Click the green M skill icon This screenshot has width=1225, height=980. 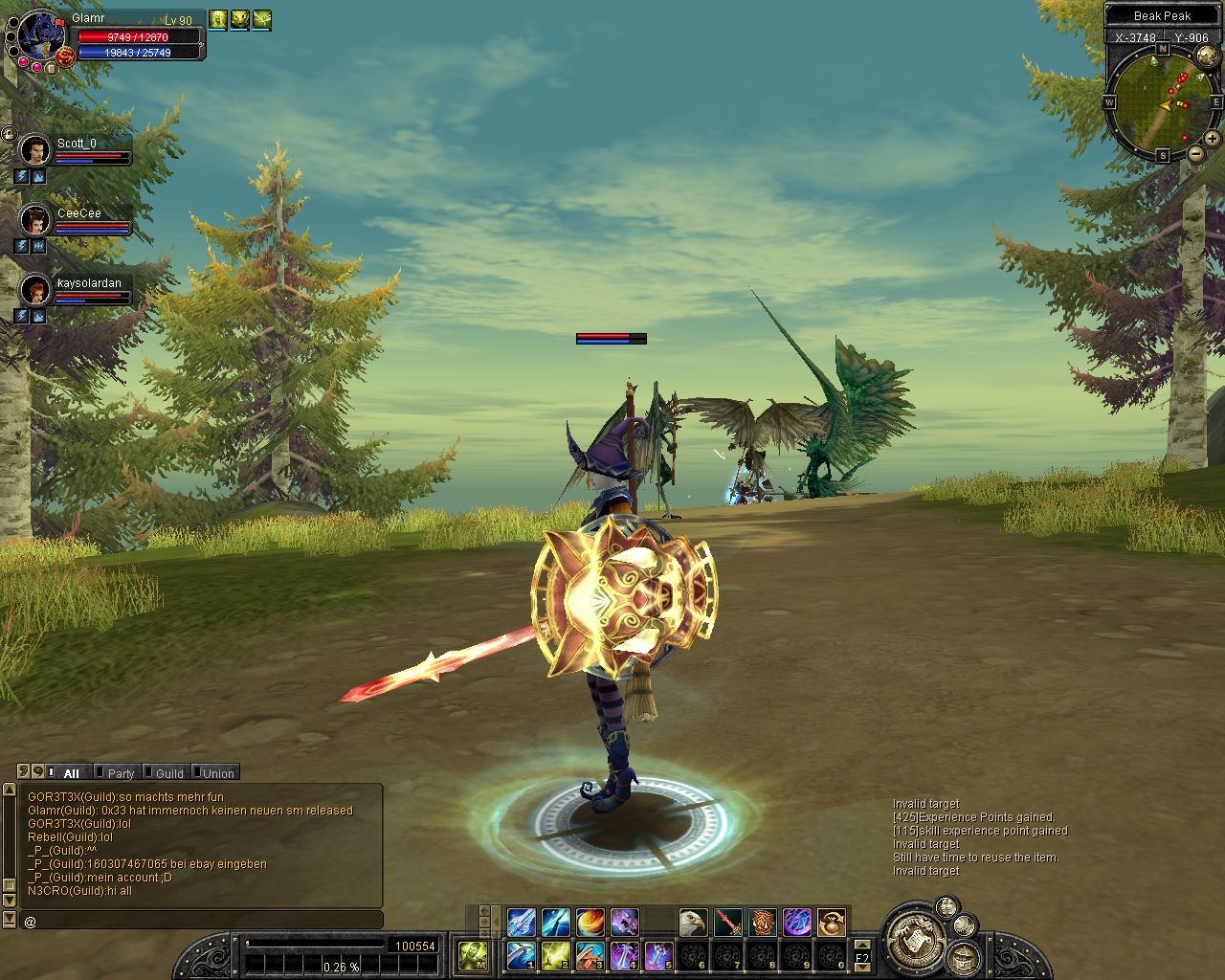point(473,955)
